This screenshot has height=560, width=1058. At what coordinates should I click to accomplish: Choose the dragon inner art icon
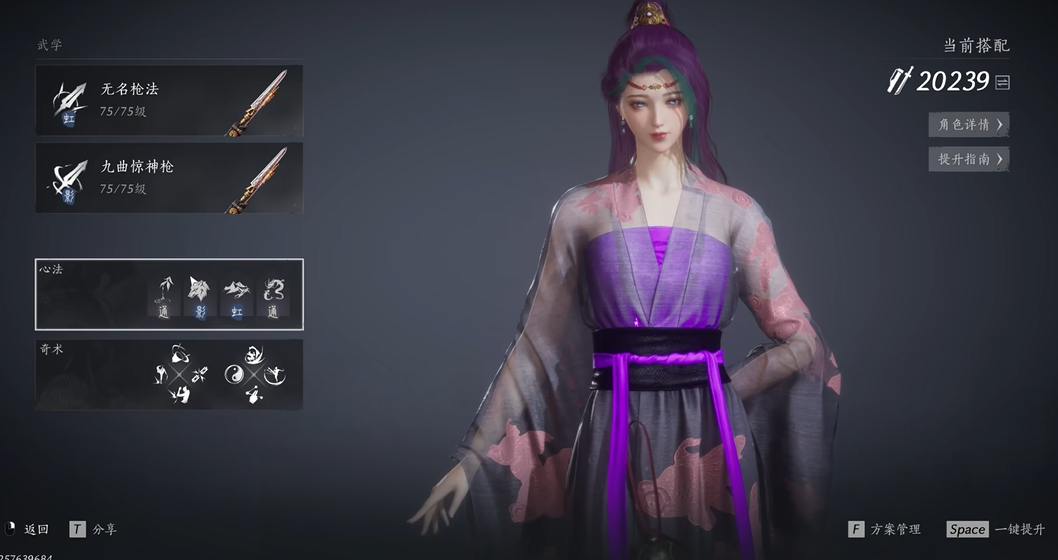pos(272,291)
